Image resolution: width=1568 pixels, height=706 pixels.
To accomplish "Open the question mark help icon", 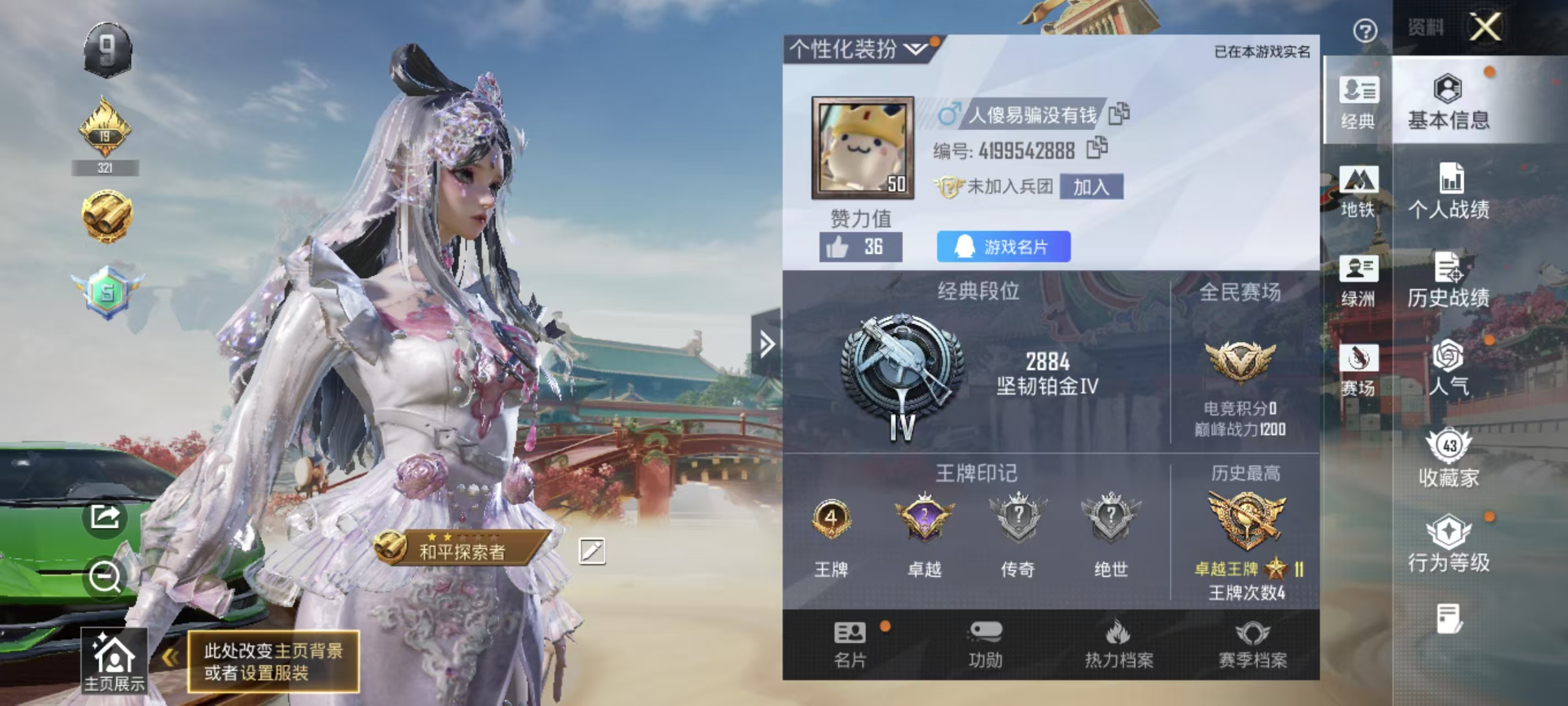I will [x=1365, y=30].
